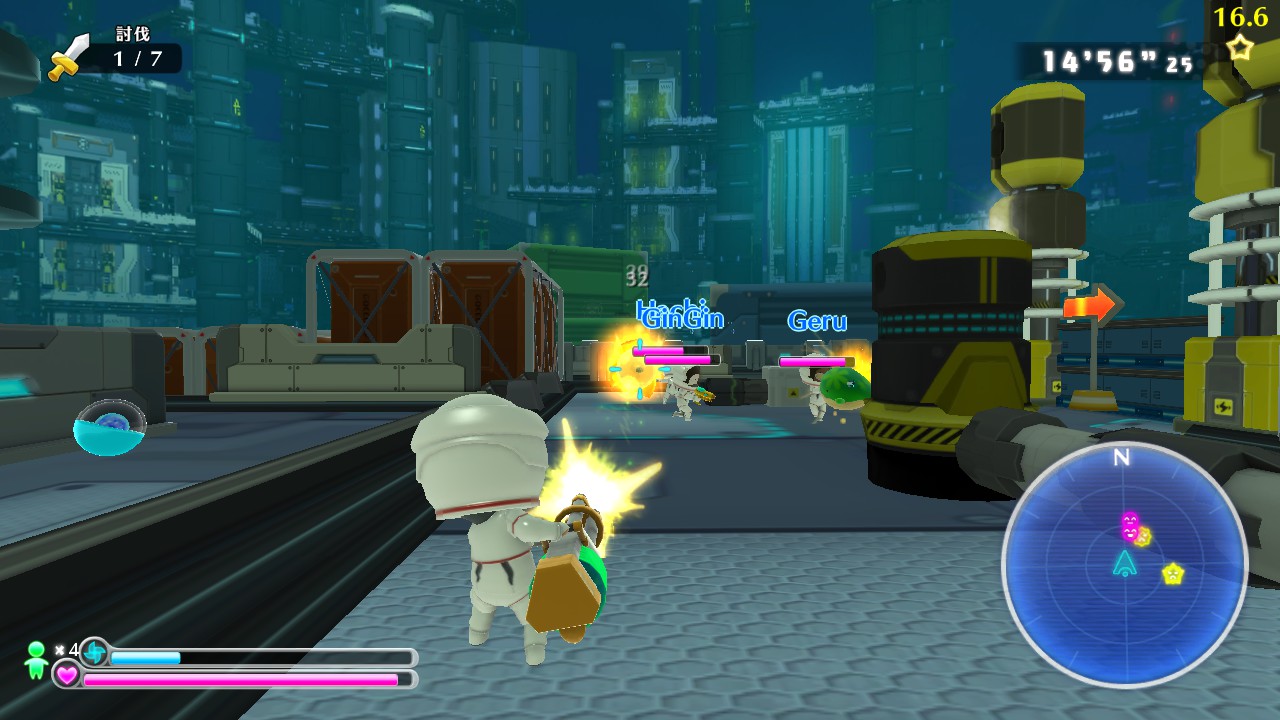The width and height of the screenshot is (1280, 720).
Task: Select the yellow star marker on the minimap
Action: click(1173, 574)
